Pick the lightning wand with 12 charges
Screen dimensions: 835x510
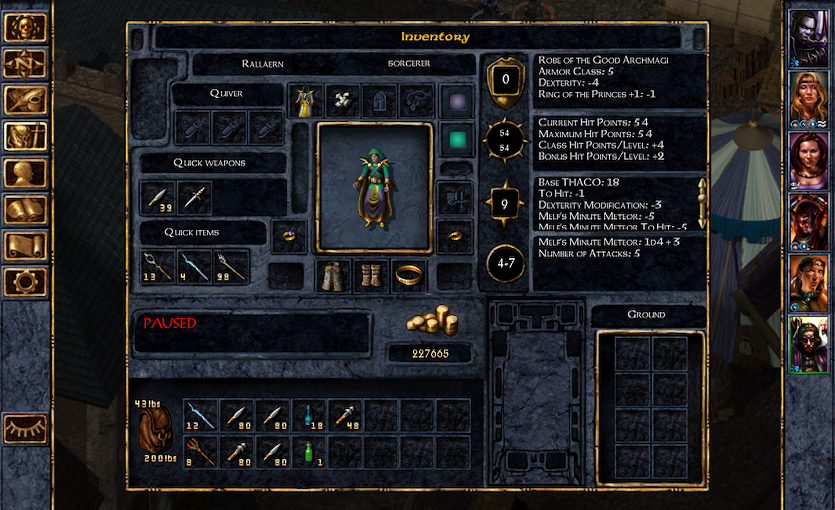click(x=200, y=415)
